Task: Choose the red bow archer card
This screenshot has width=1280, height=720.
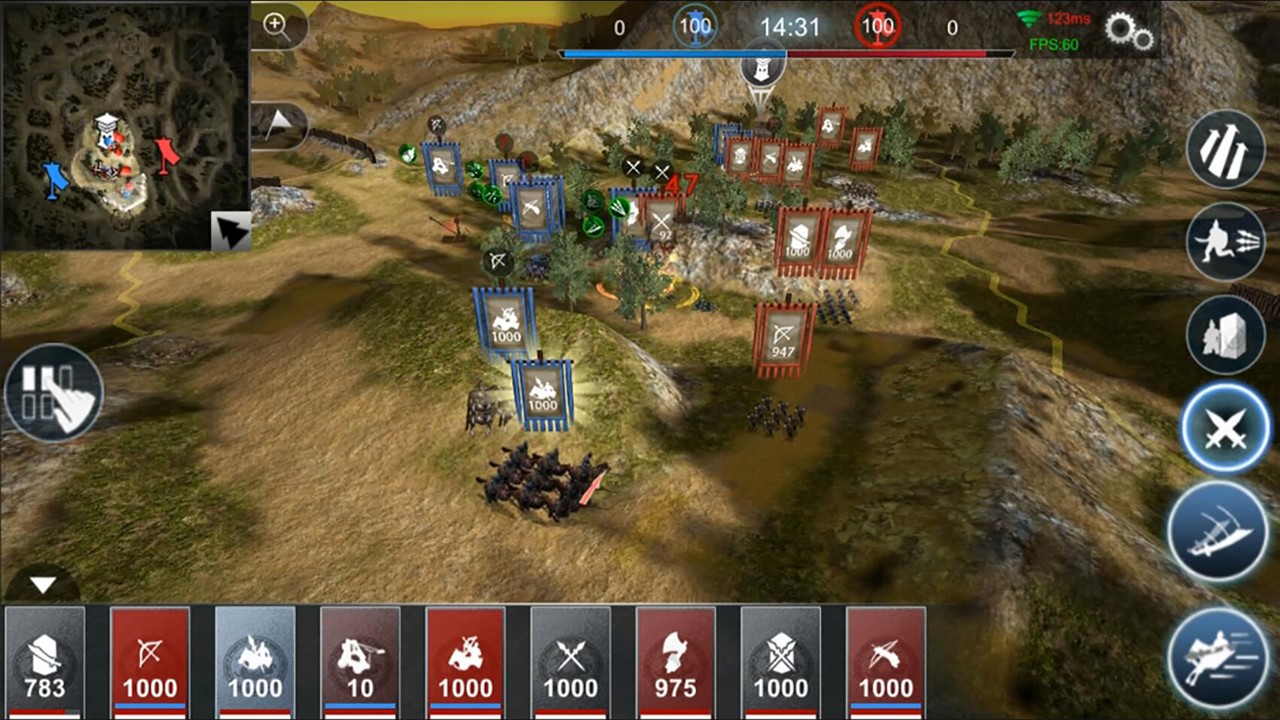Action: 150,662
